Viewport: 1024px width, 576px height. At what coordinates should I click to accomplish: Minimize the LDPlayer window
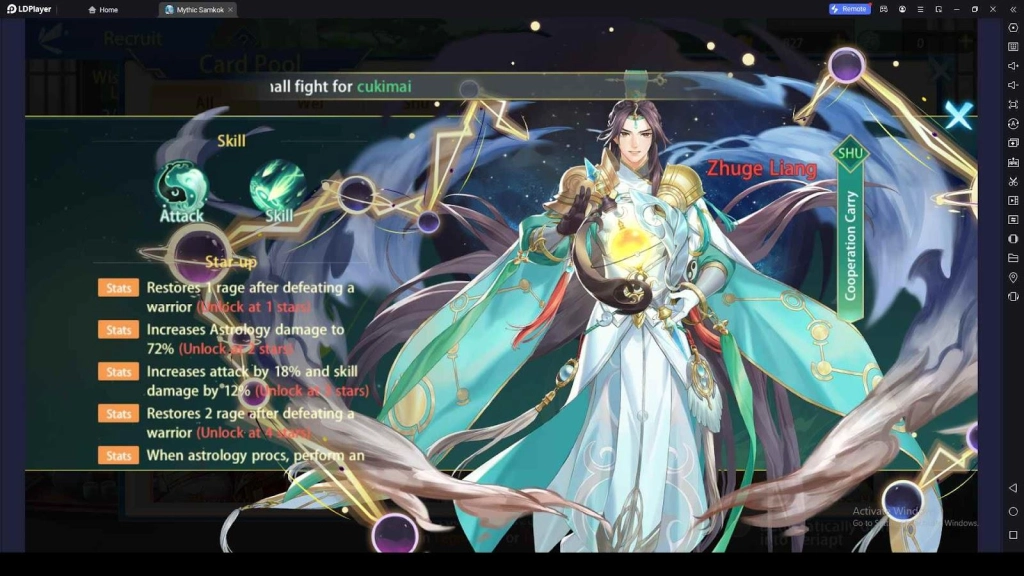click(956, 9)
